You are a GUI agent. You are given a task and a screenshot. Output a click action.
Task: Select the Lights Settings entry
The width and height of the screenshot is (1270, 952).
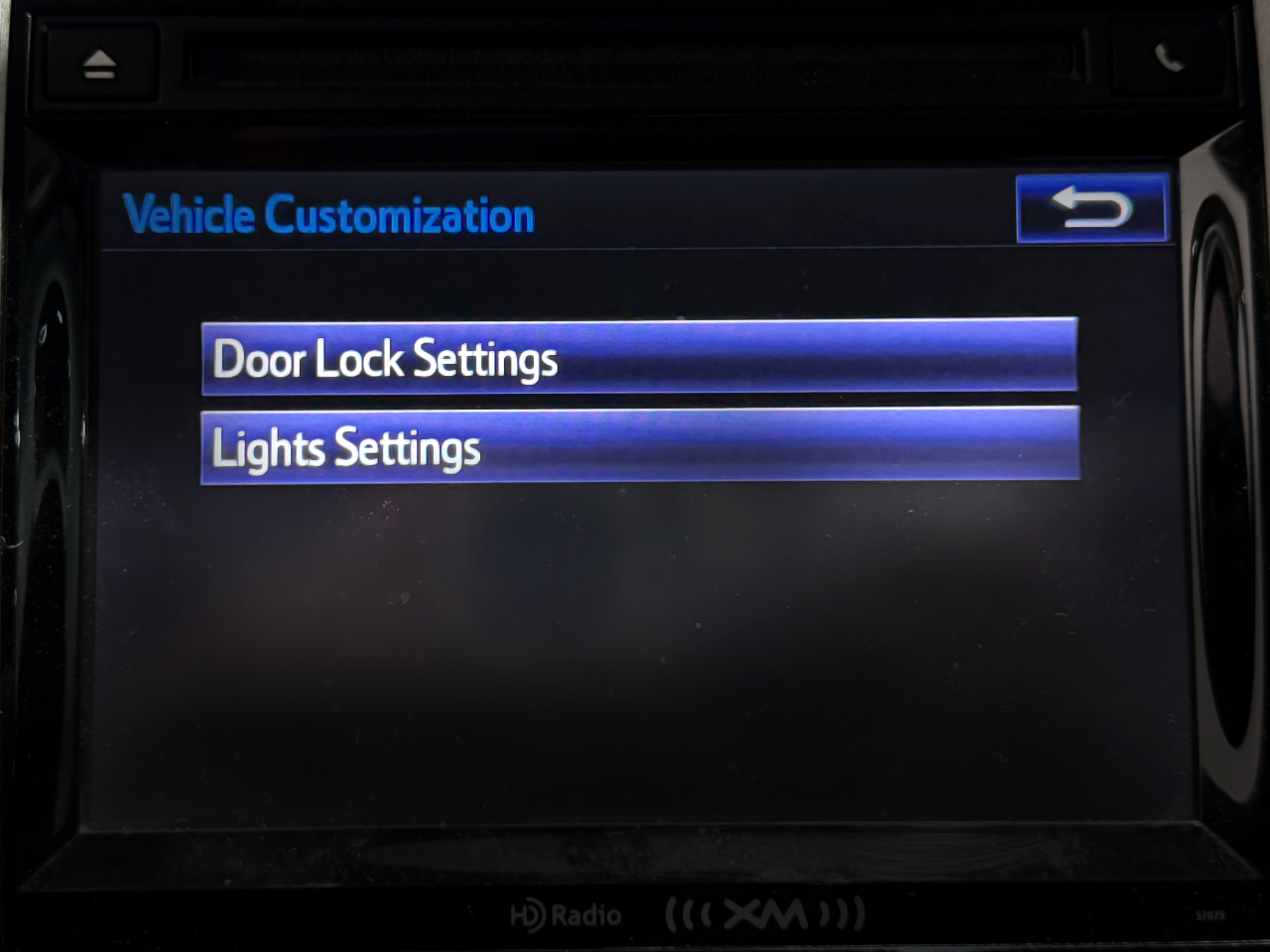639,445
